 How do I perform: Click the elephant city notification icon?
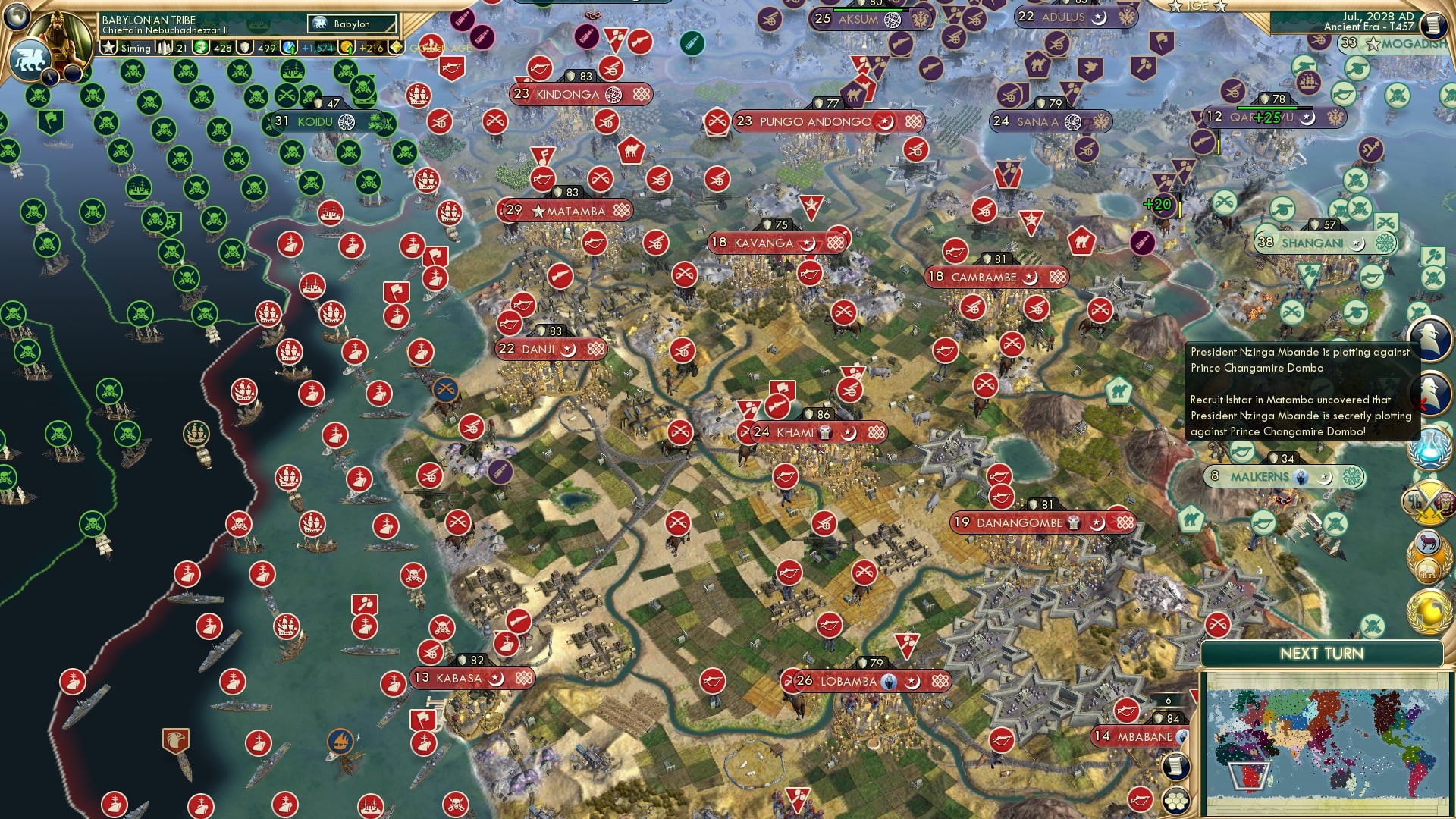tap(1428, 570)
